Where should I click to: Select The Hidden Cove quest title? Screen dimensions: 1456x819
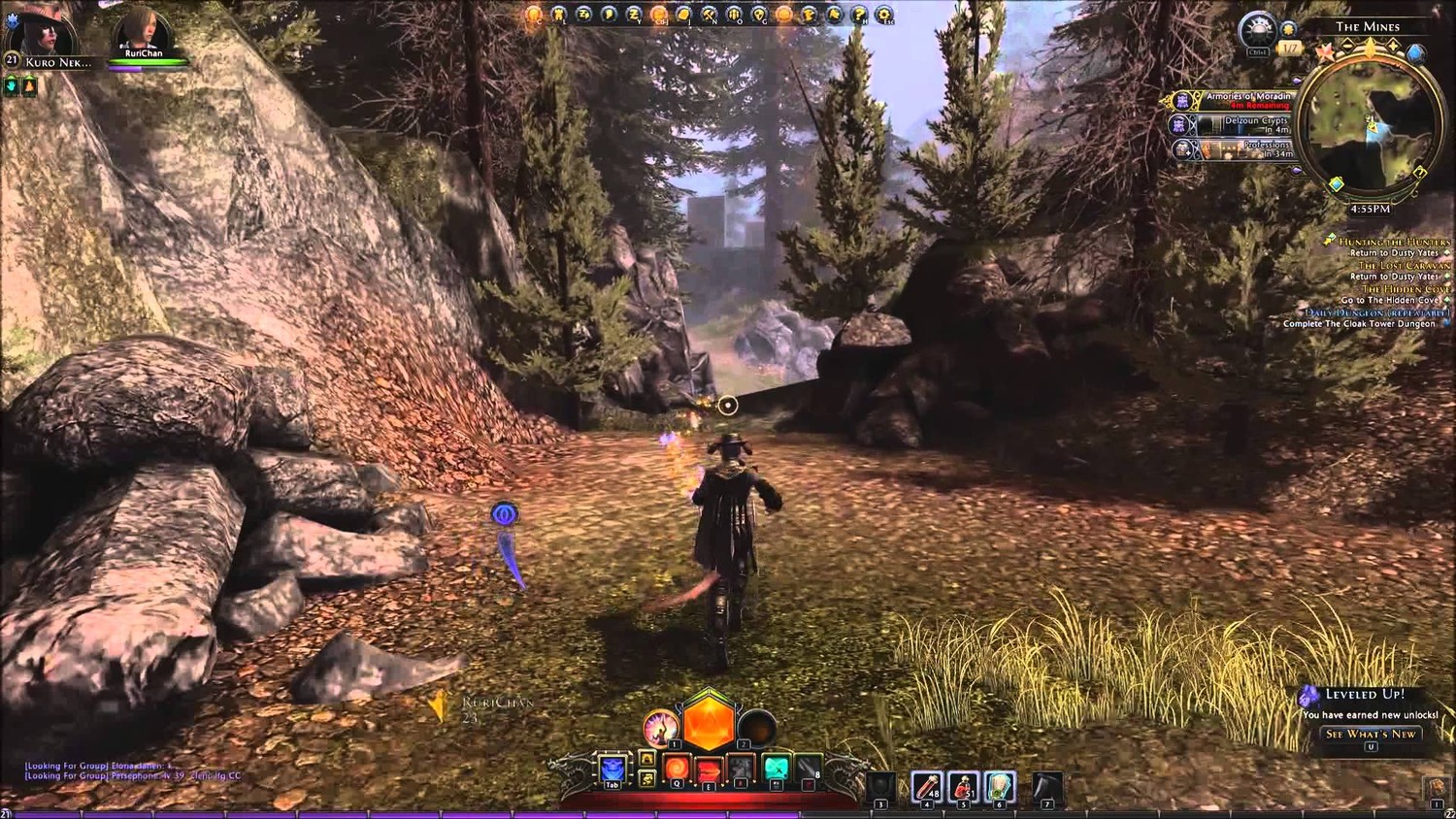coord(1406,288)
